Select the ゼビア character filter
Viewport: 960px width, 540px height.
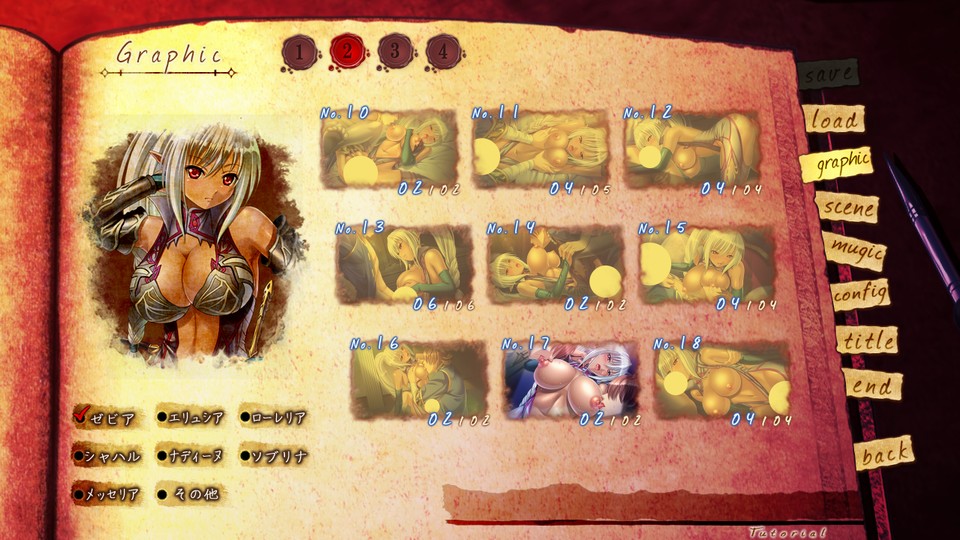(x=106, y=418)
